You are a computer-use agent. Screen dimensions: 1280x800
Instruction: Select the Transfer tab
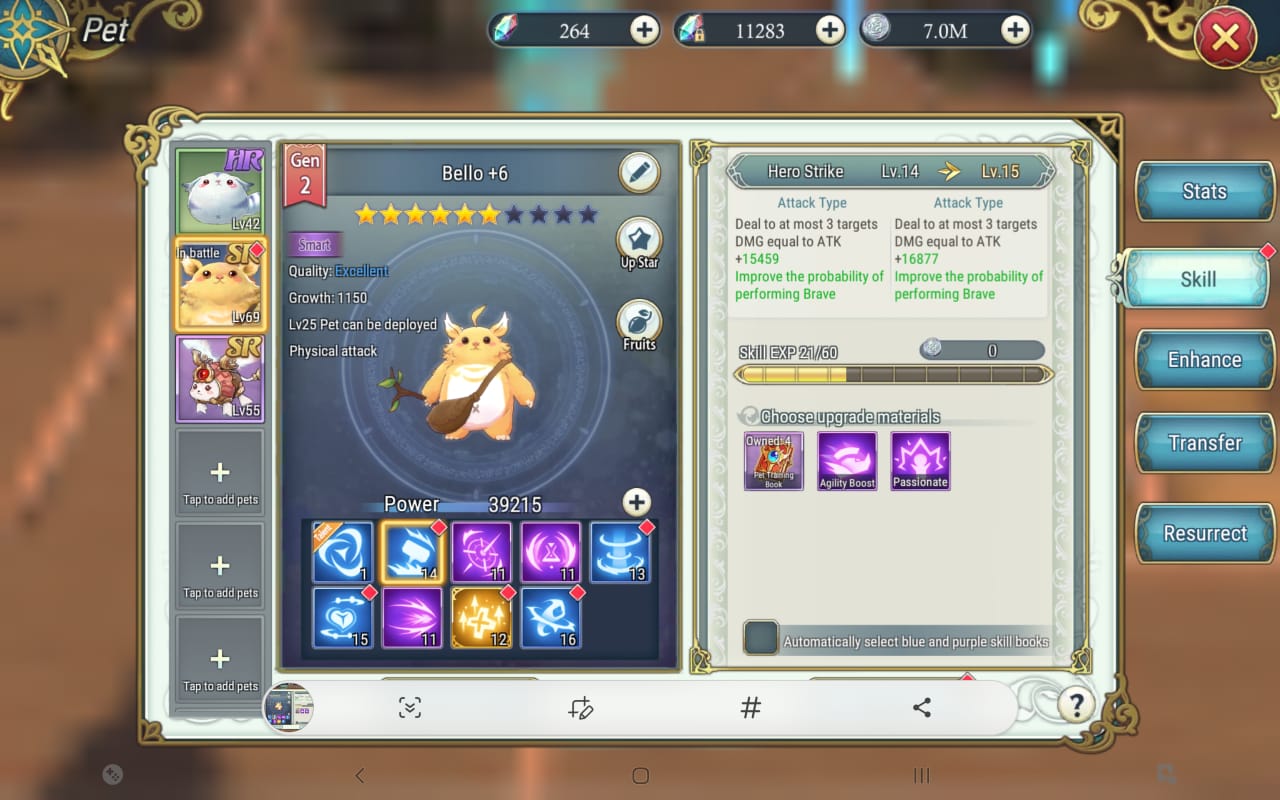coord(1204,443)
